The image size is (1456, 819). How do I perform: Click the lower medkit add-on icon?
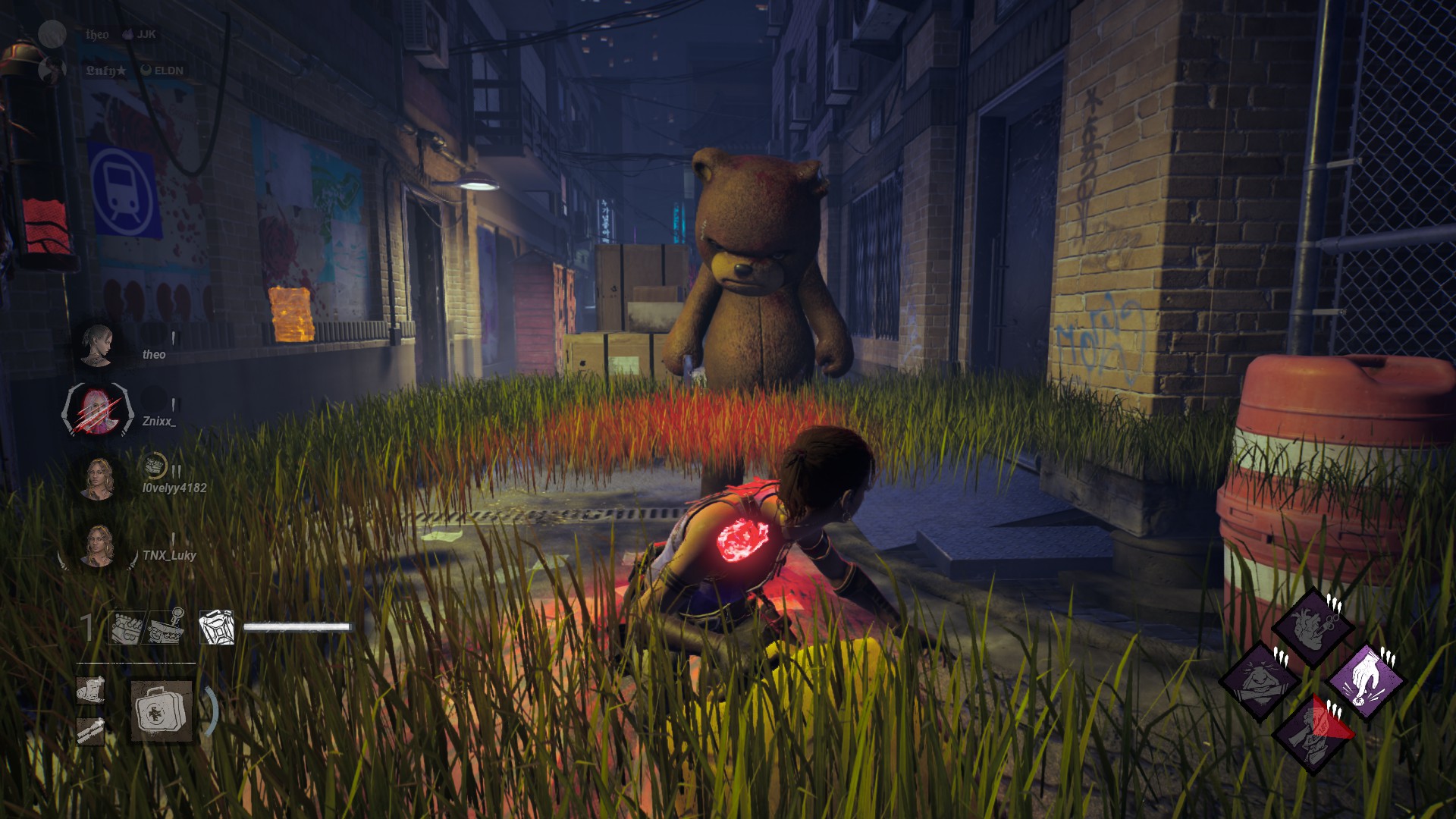[x=91, y=730]
